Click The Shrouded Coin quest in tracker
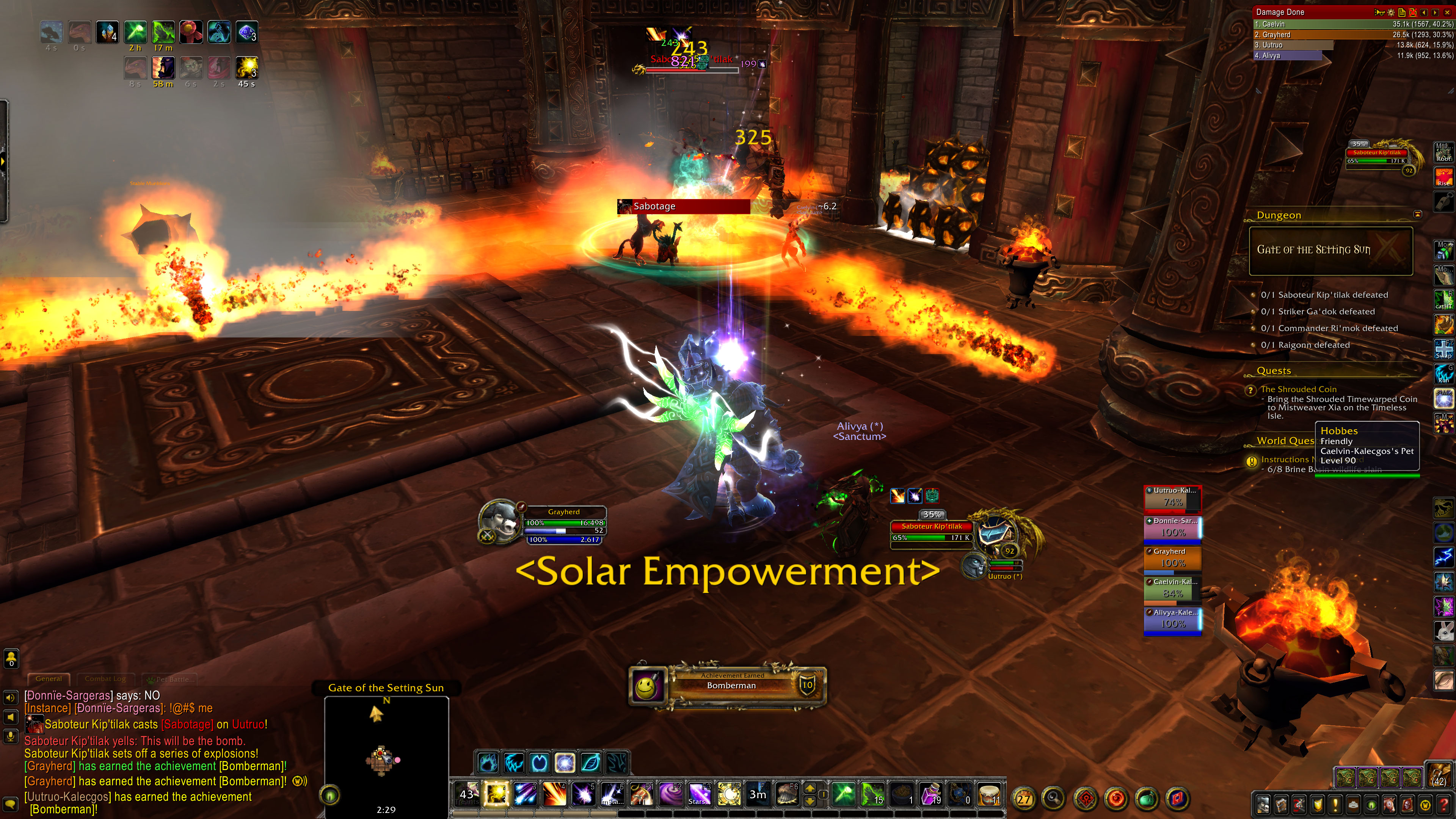 click(x=1298, y=389)
